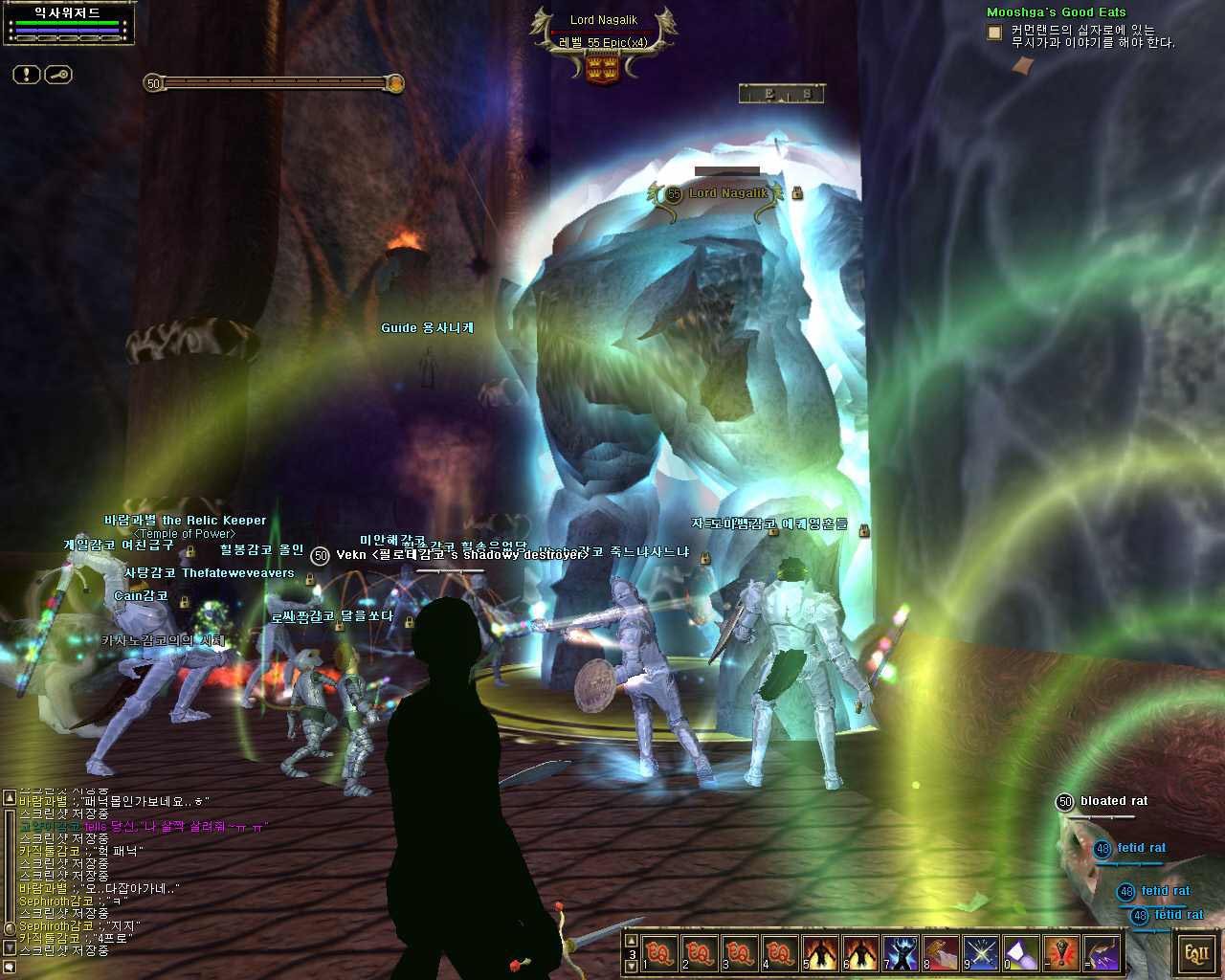This screenshot has height=980, width=1225.
Task: Toggle the quest checkbox beside Mooshga's Good Eats
Action: (994, 33)
